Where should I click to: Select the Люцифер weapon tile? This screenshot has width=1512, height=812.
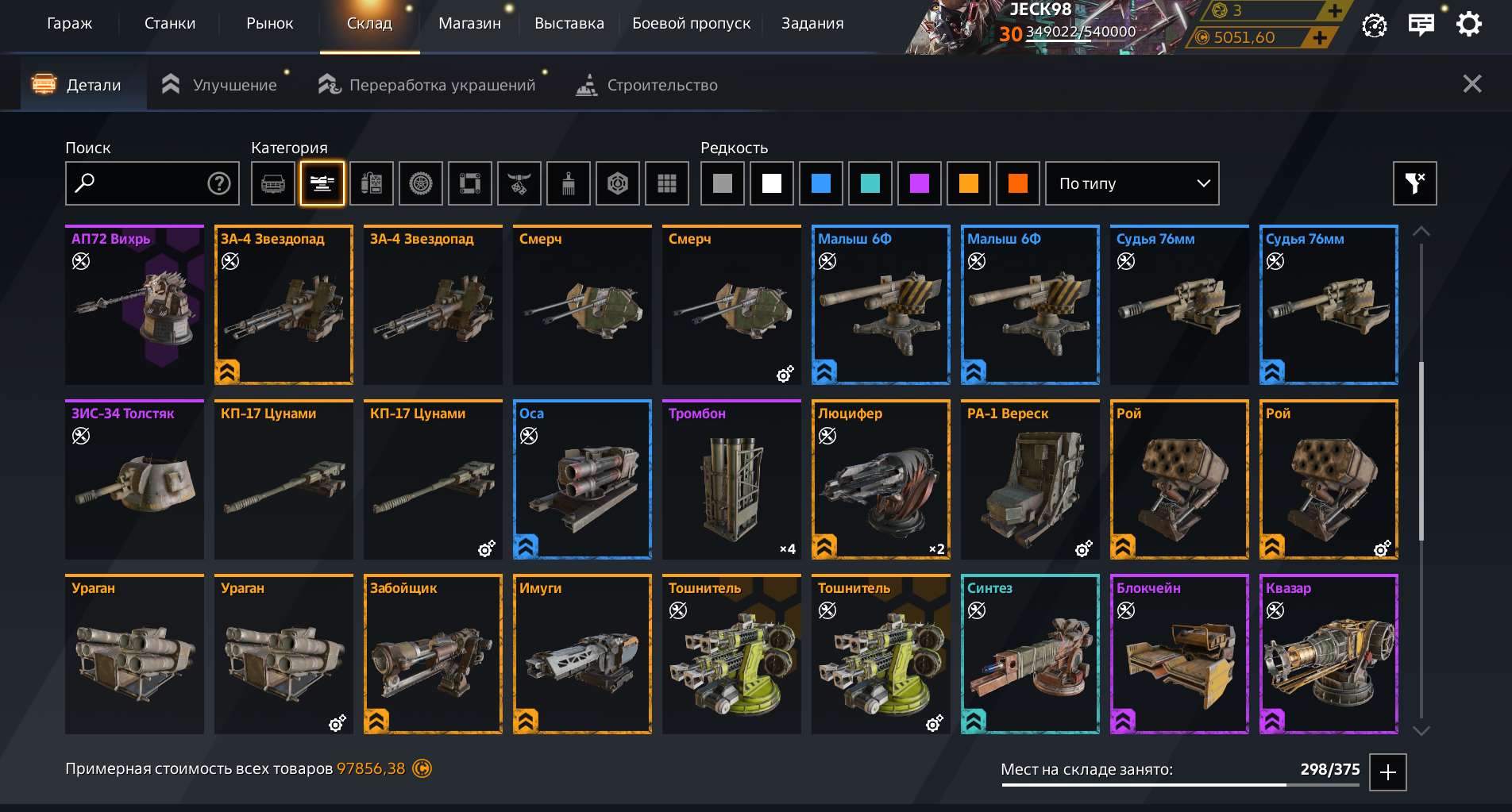(x=881, y=480)
